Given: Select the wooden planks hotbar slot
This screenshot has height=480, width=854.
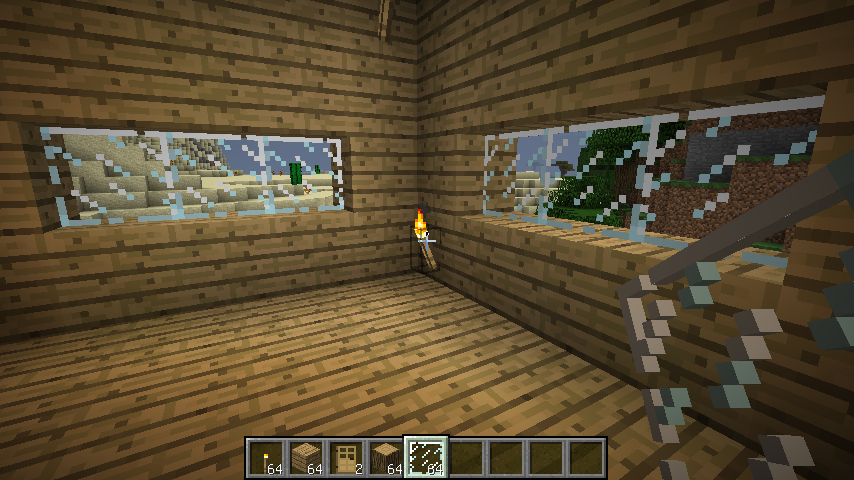Looking at the screenshot, I should coord(306,458).
